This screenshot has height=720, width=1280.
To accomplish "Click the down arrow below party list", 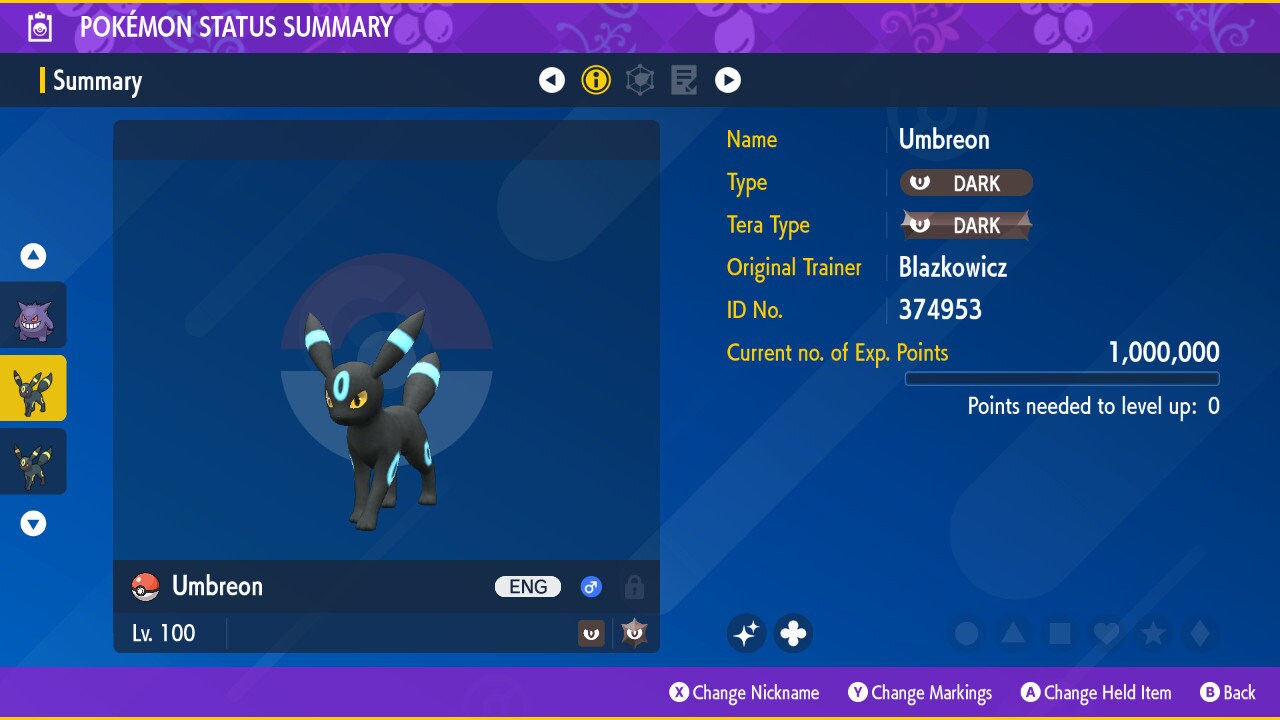I will click(x=34, y=524).
